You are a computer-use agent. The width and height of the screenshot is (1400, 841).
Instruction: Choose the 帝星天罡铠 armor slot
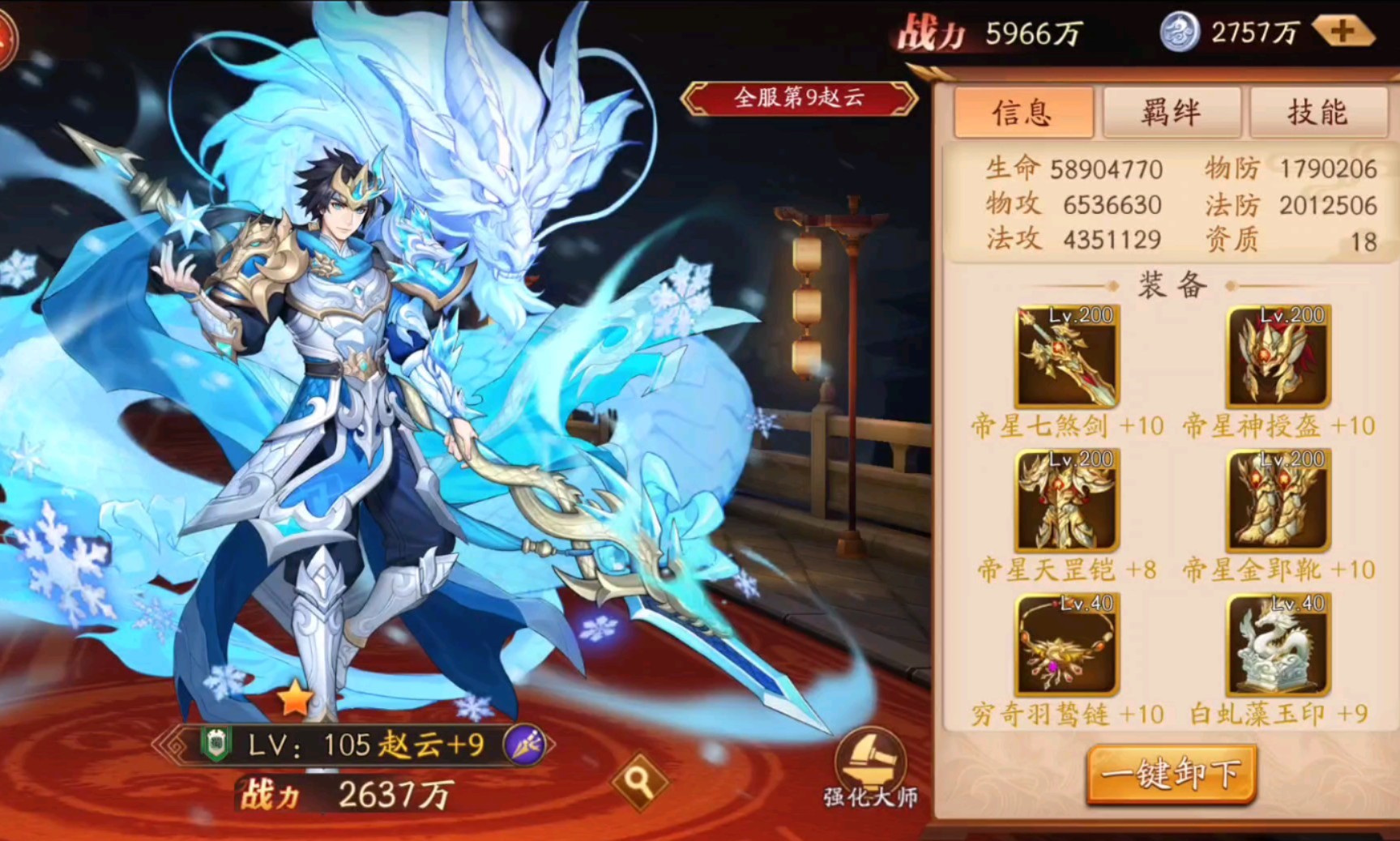pos(1066,501)
